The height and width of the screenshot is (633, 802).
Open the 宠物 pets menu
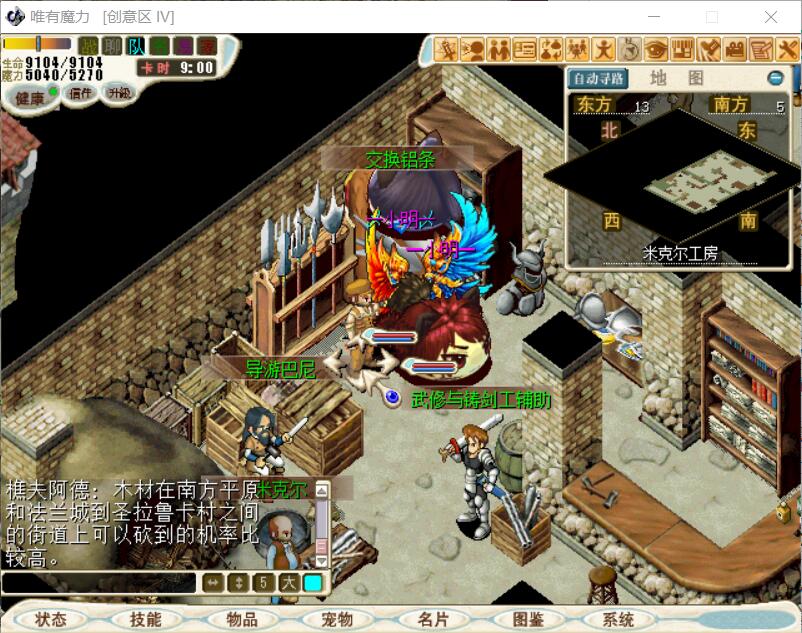[x=336, y=619]
